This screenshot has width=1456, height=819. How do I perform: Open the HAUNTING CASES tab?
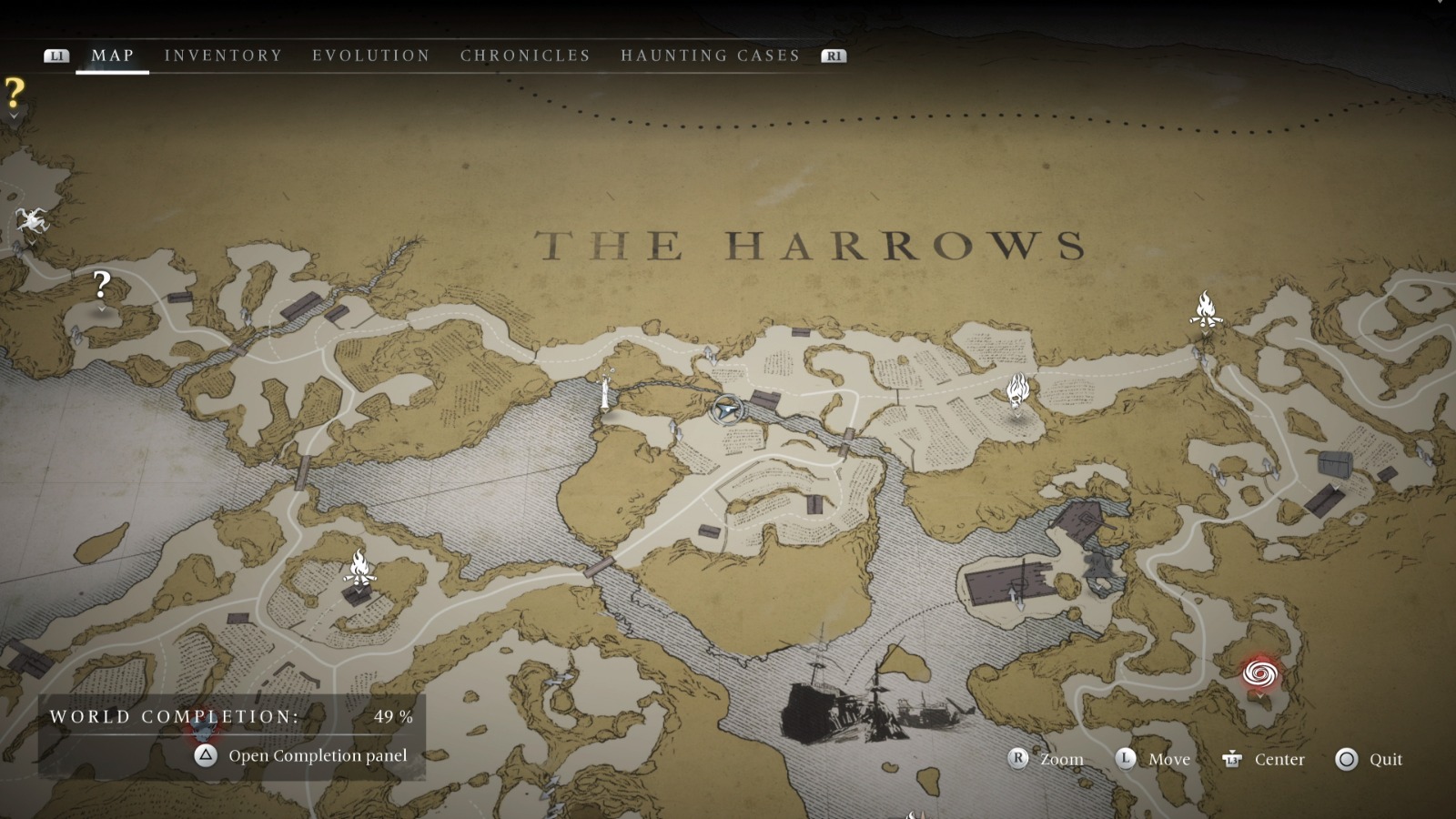(710, 56)
